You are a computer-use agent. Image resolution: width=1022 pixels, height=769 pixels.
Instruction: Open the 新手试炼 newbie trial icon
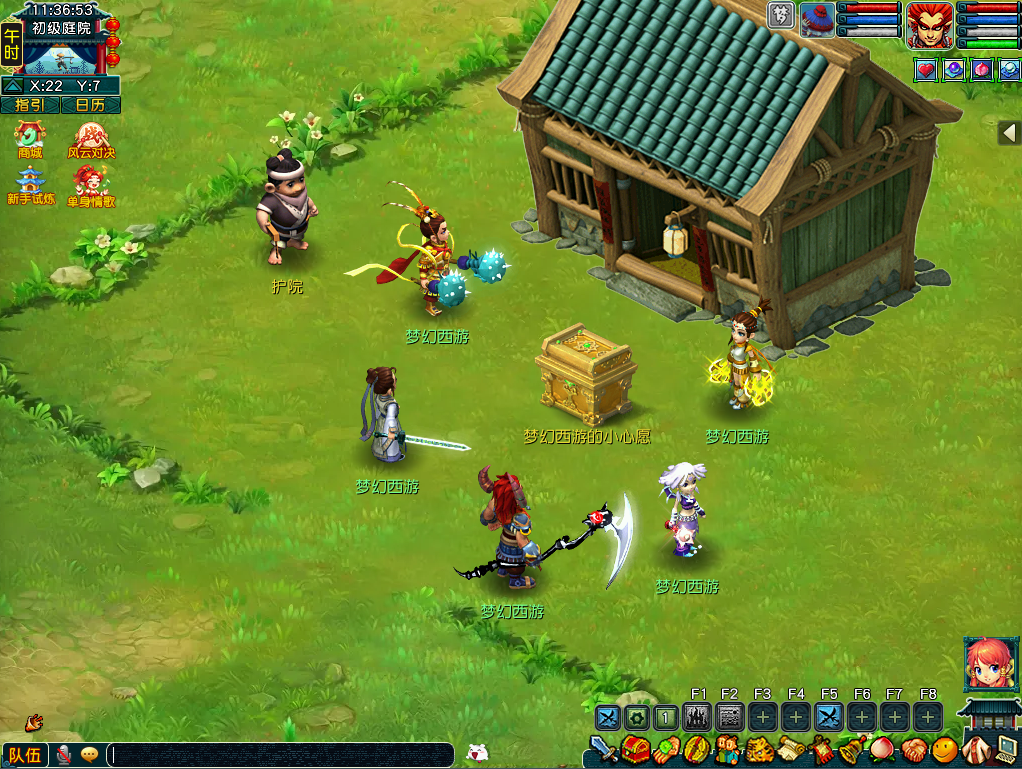[x=30, y=184]
